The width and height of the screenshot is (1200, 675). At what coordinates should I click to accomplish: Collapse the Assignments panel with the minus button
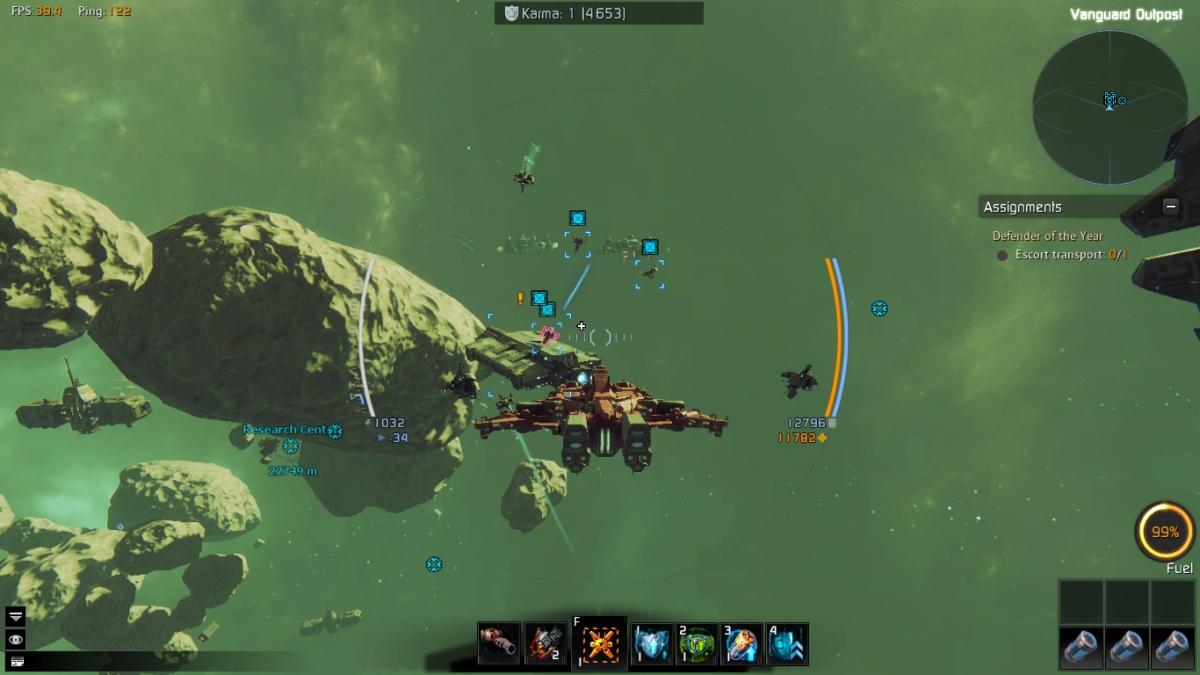click(x=1170, y=207)
